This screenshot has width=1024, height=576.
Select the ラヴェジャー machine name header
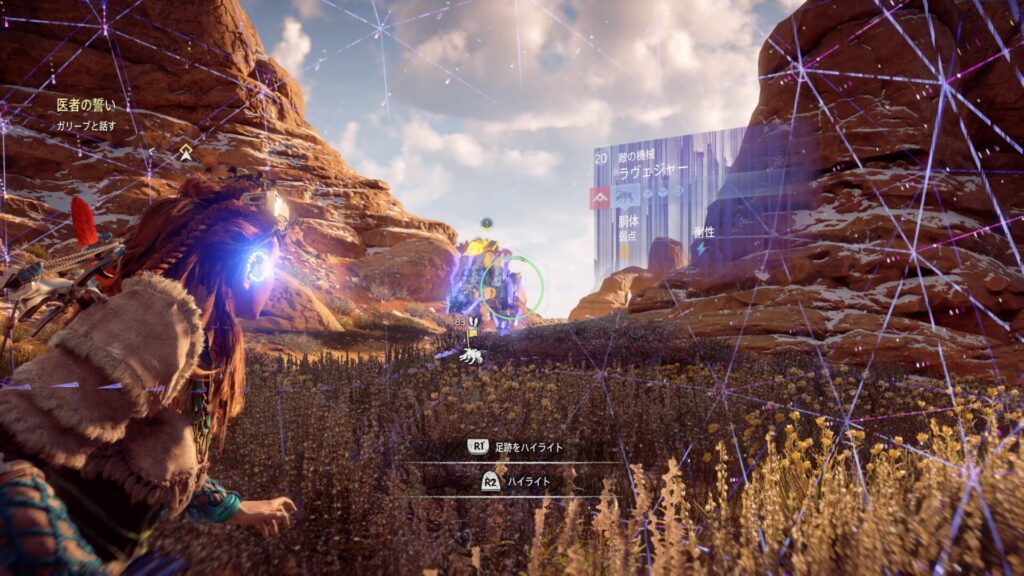[x=653, y=171]
